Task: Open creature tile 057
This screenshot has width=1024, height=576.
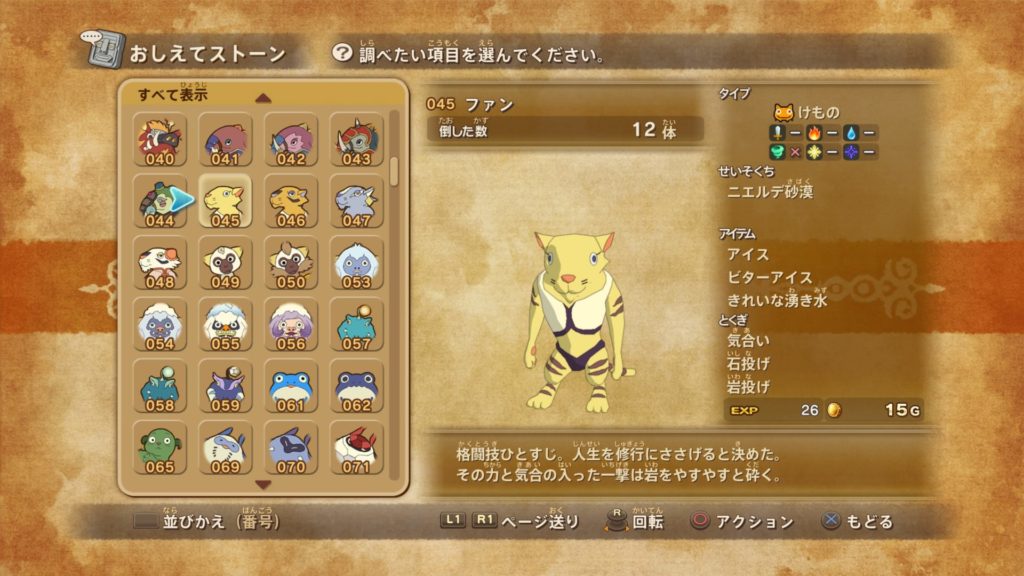Action: pos(356,325)
